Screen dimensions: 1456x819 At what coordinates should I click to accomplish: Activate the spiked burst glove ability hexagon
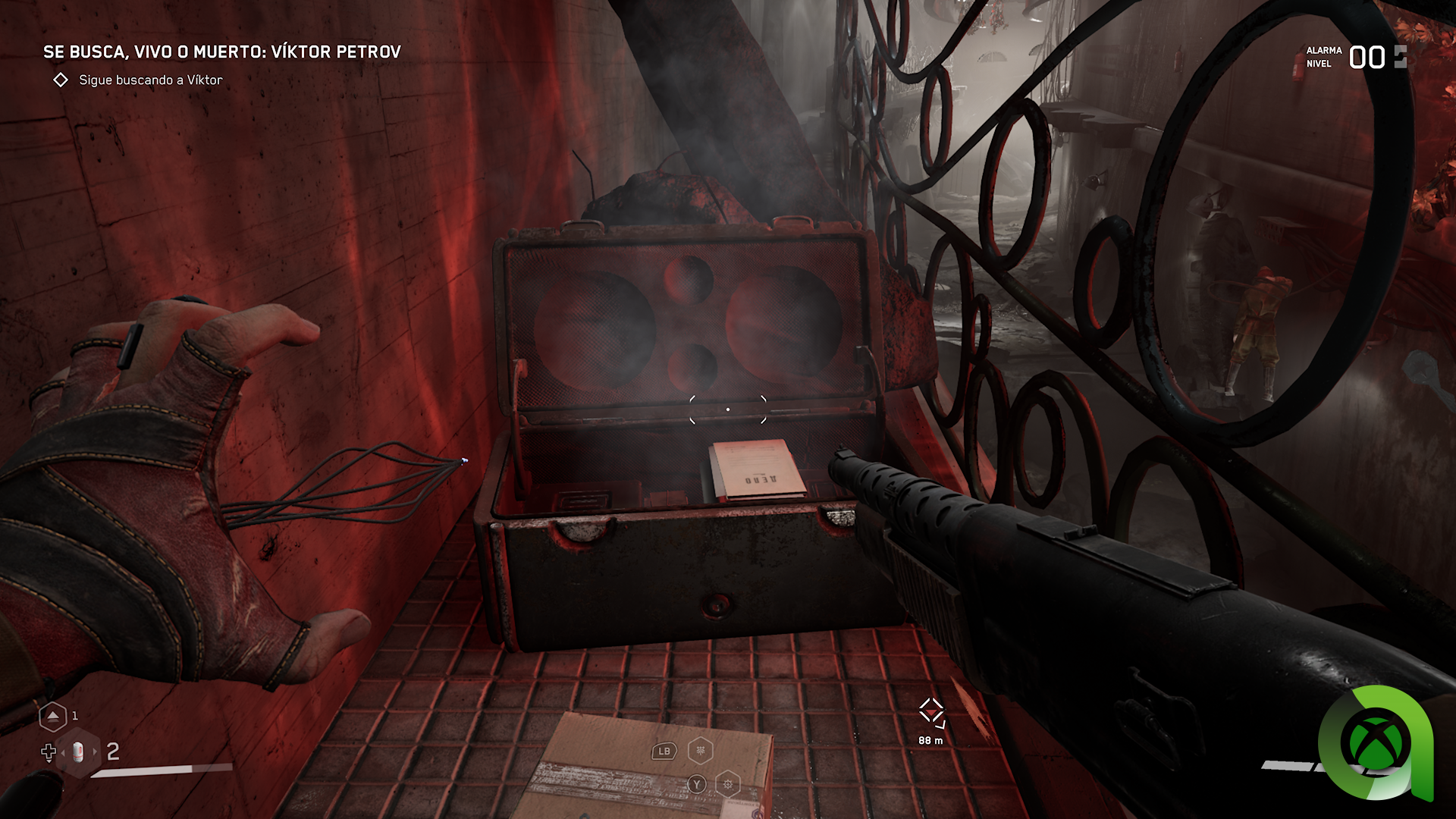click(x=728, y=784)
